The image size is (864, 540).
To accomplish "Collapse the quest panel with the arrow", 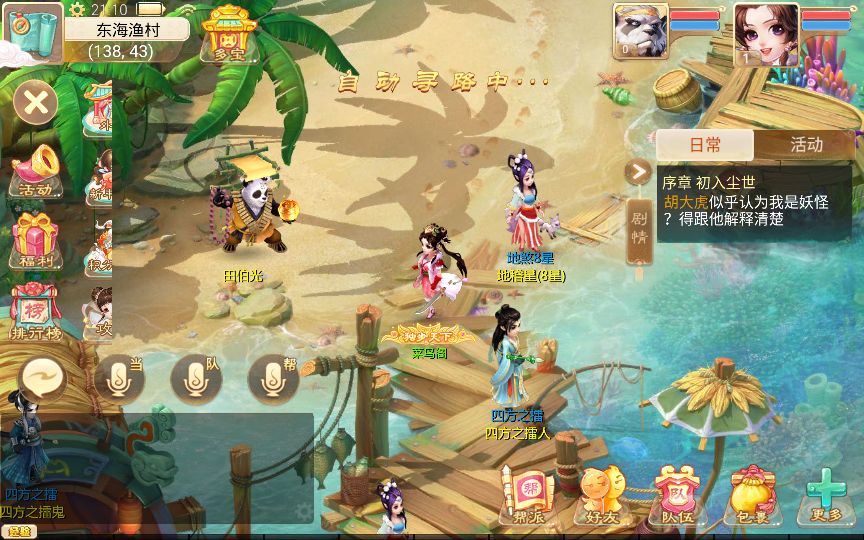I will [638, 172].
